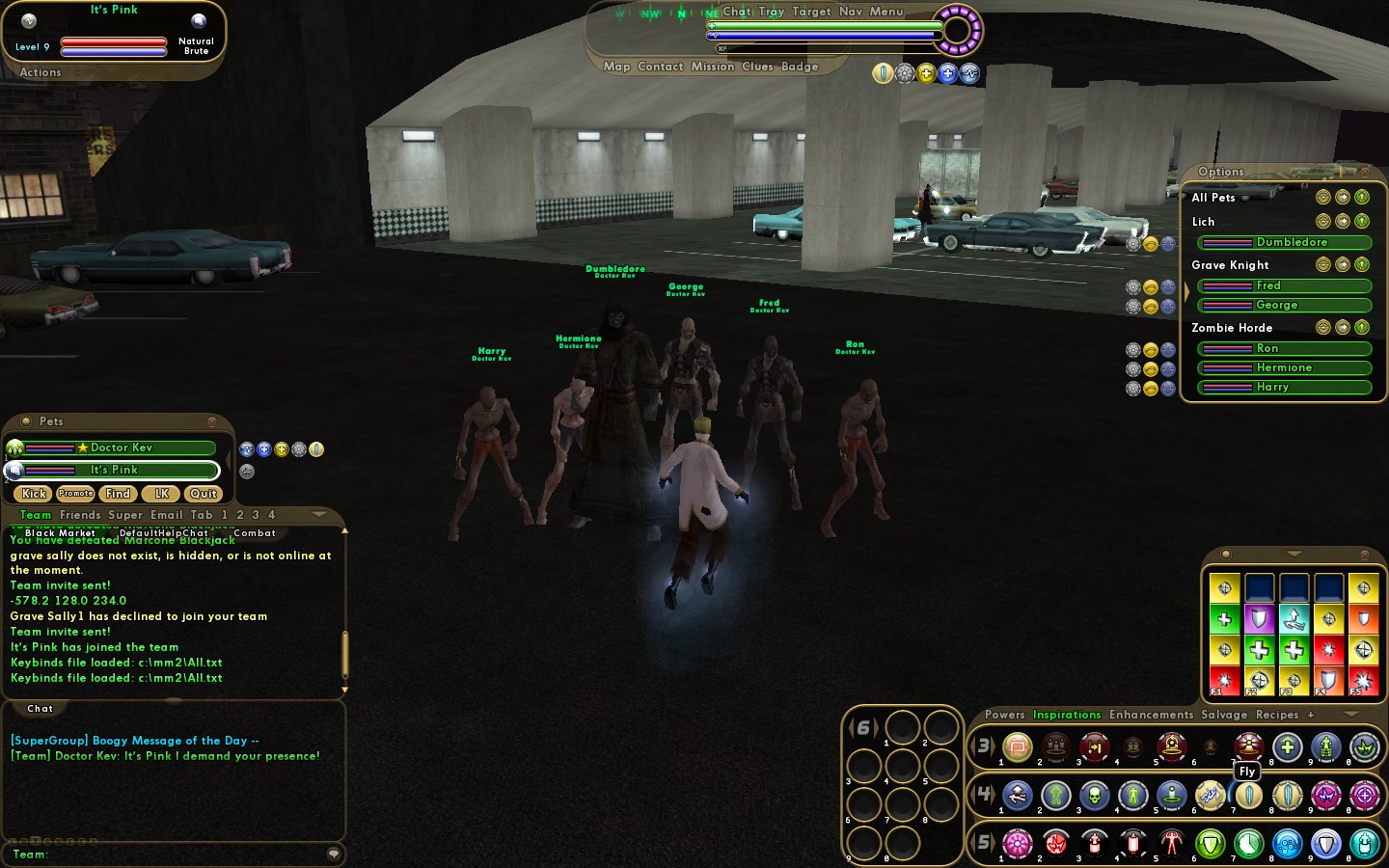Kick the selected team member
This screenshot has height=868, width=1389.
point(35,494)
